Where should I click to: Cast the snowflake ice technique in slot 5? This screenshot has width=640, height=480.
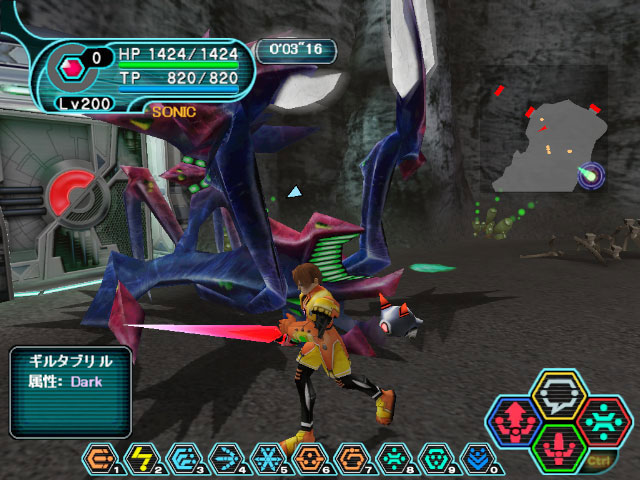tap(268, 459)
